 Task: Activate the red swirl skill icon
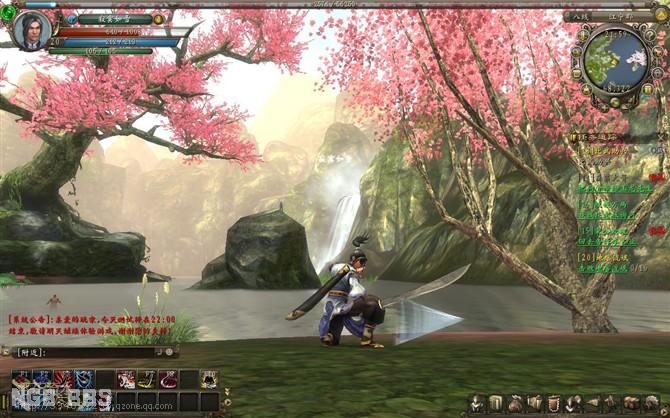[x=167, y=379]
